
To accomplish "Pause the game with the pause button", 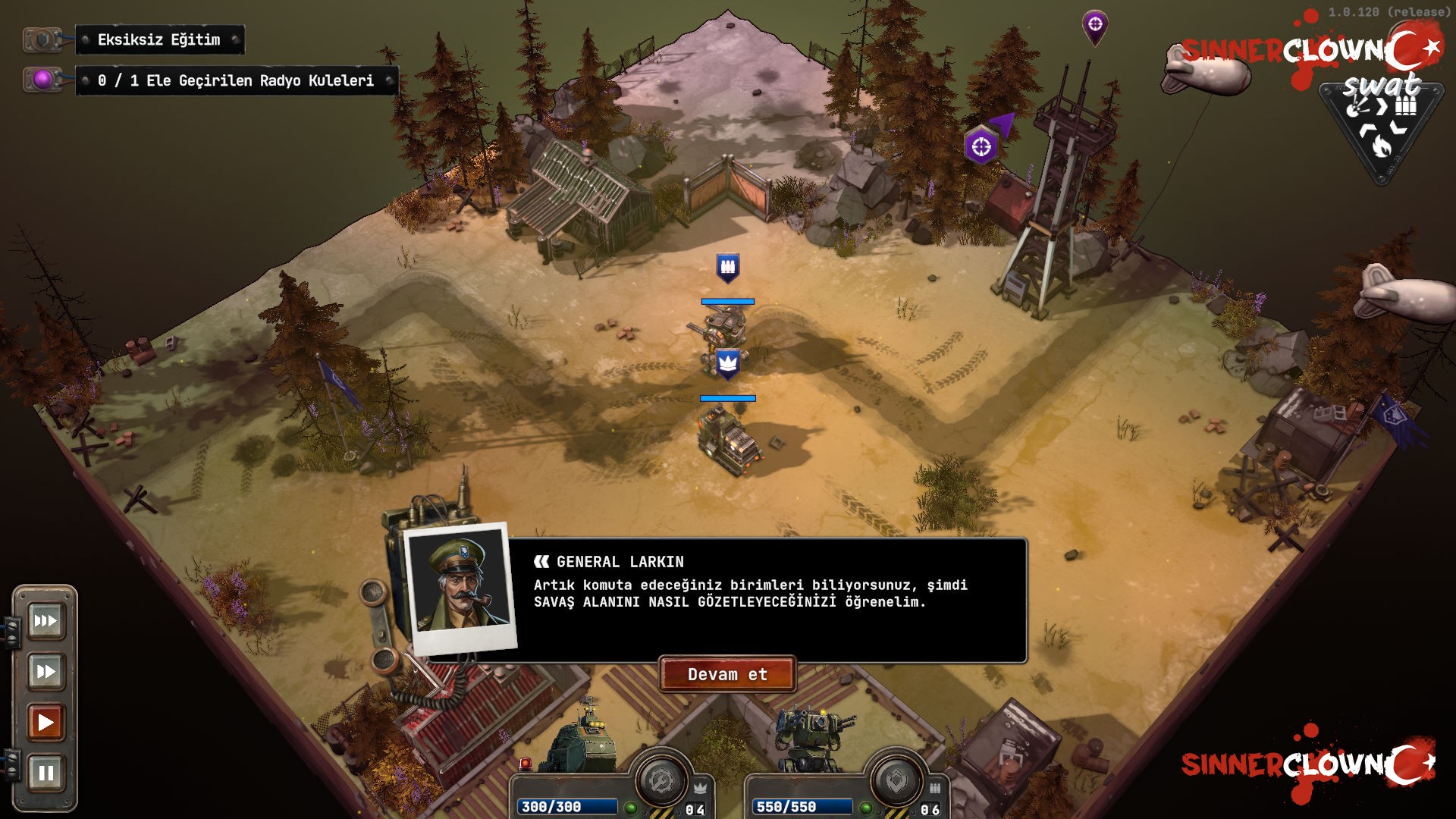I will coord(45,773).
